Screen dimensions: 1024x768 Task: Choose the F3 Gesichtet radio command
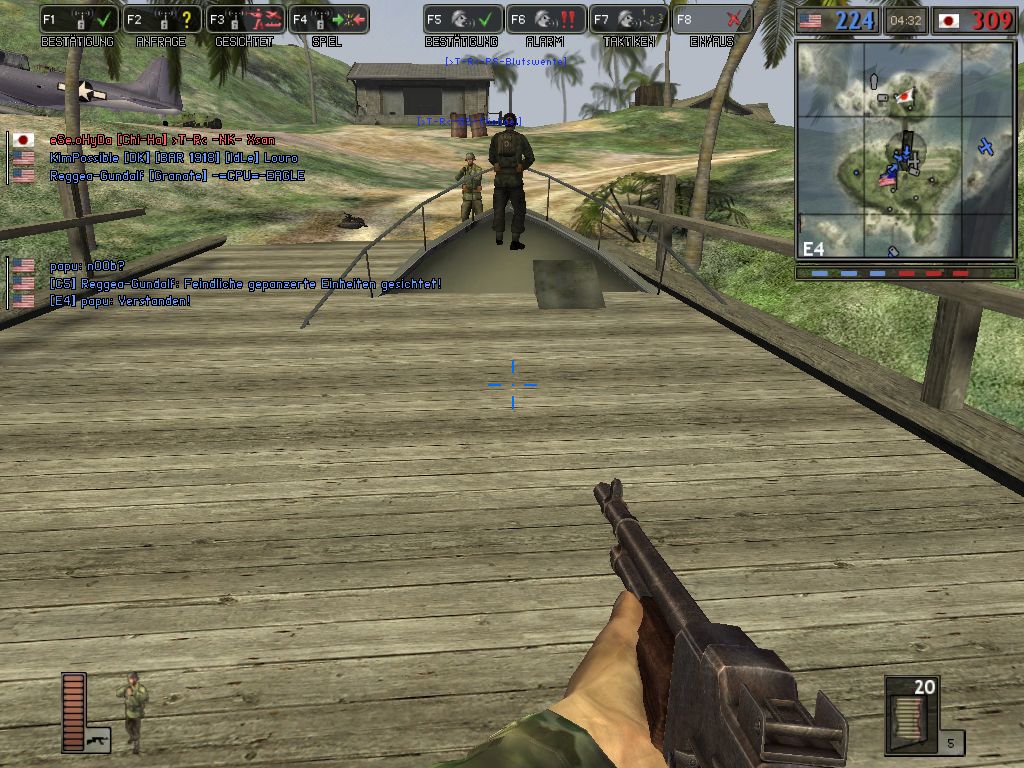[244, 19]
